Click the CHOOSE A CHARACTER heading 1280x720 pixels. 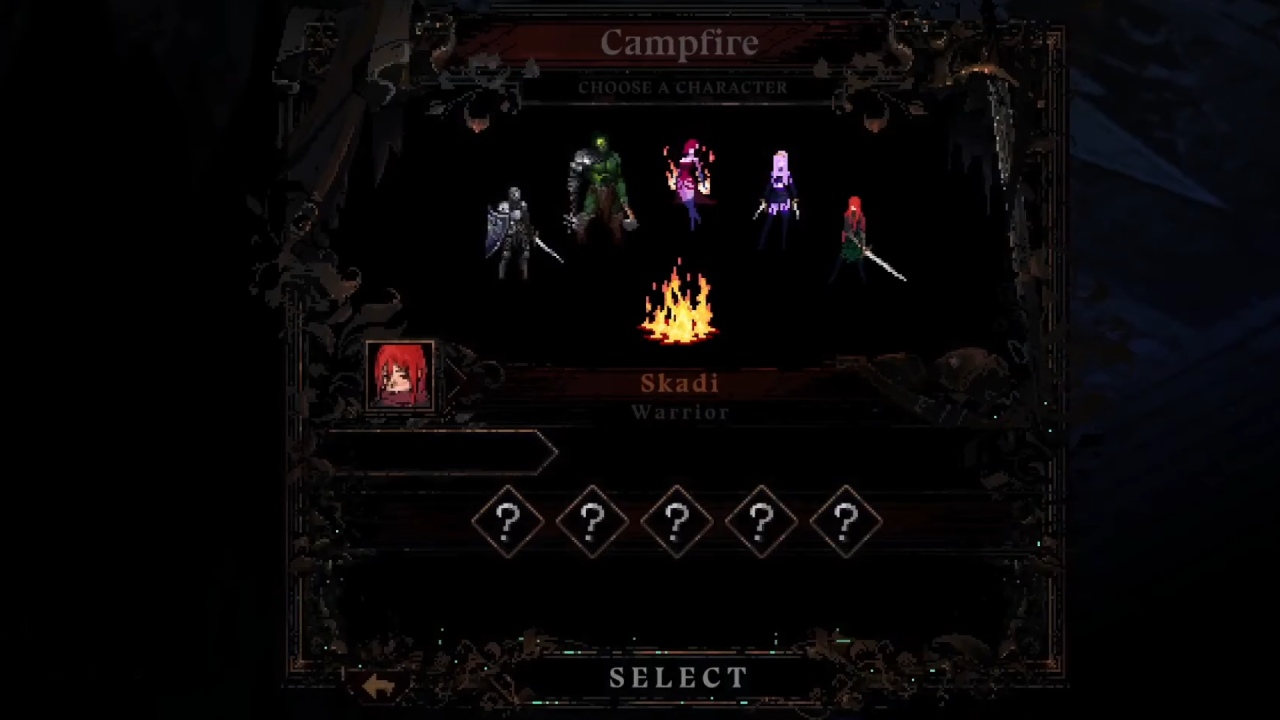click(x=682, y=87)
